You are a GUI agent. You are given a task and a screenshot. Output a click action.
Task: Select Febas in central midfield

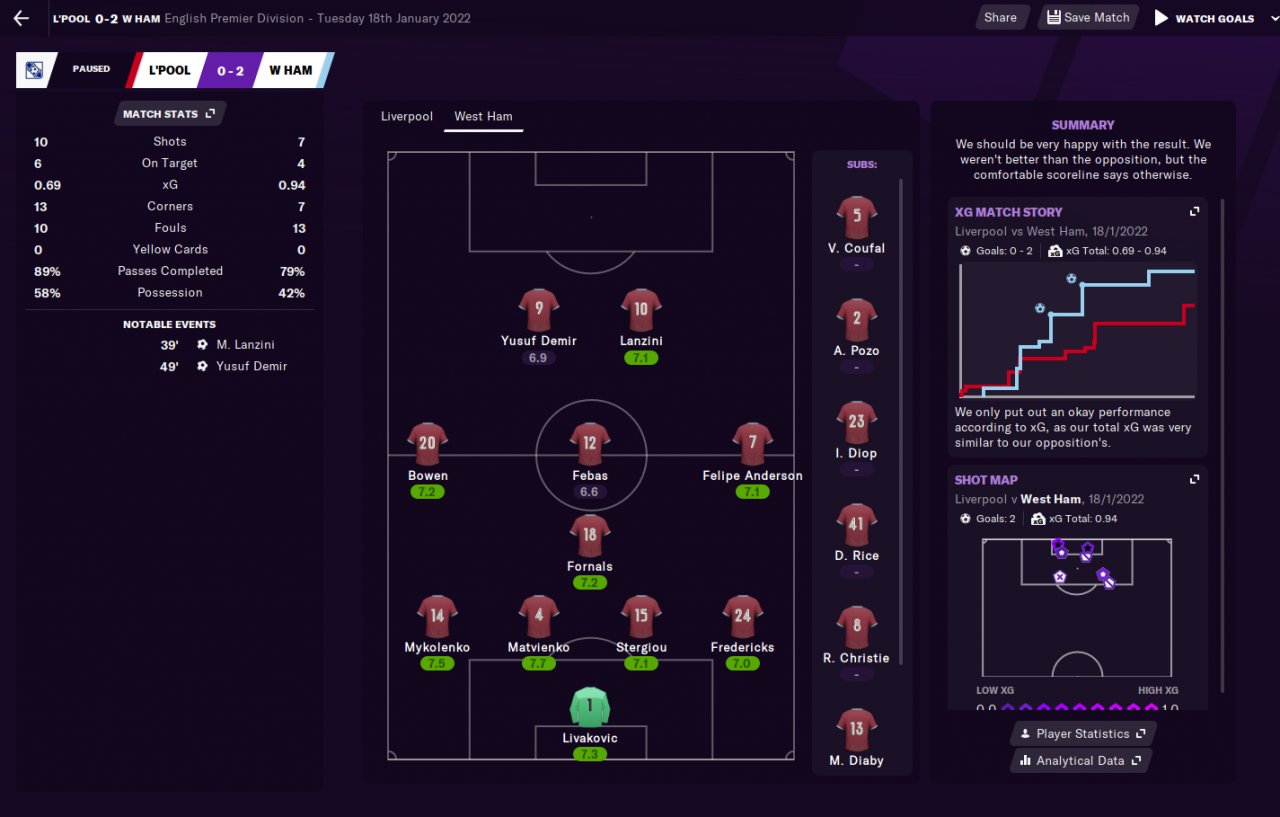[x=589, y=445]
